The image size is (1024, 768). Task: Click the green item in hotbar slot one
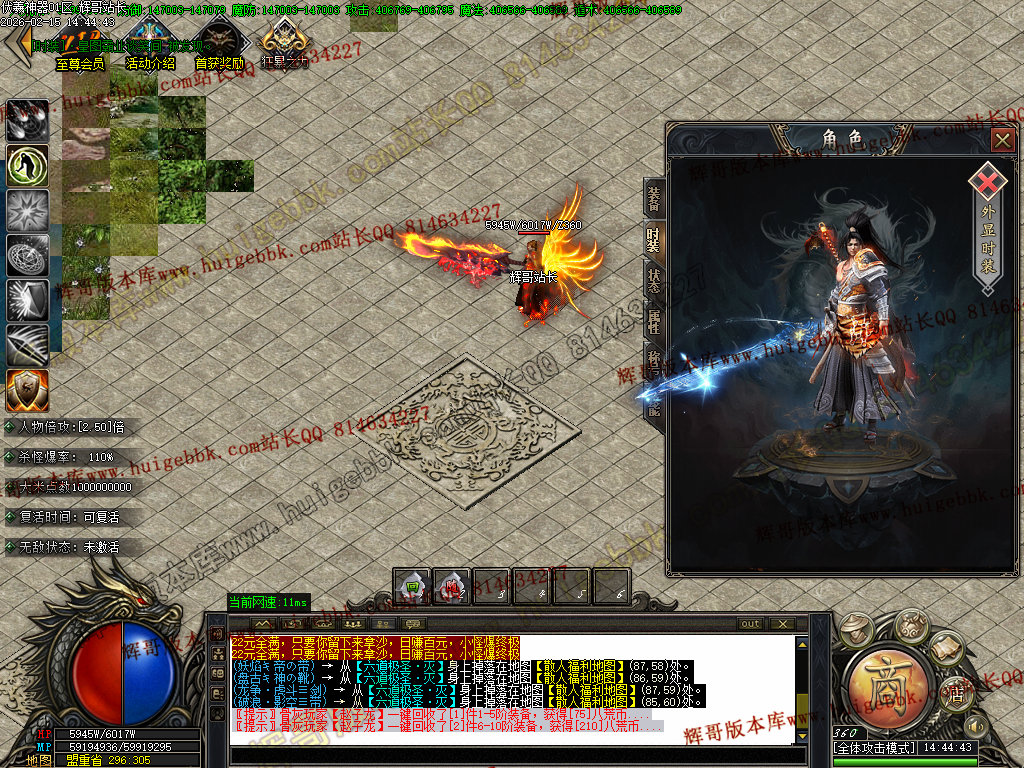pos(411,587)
